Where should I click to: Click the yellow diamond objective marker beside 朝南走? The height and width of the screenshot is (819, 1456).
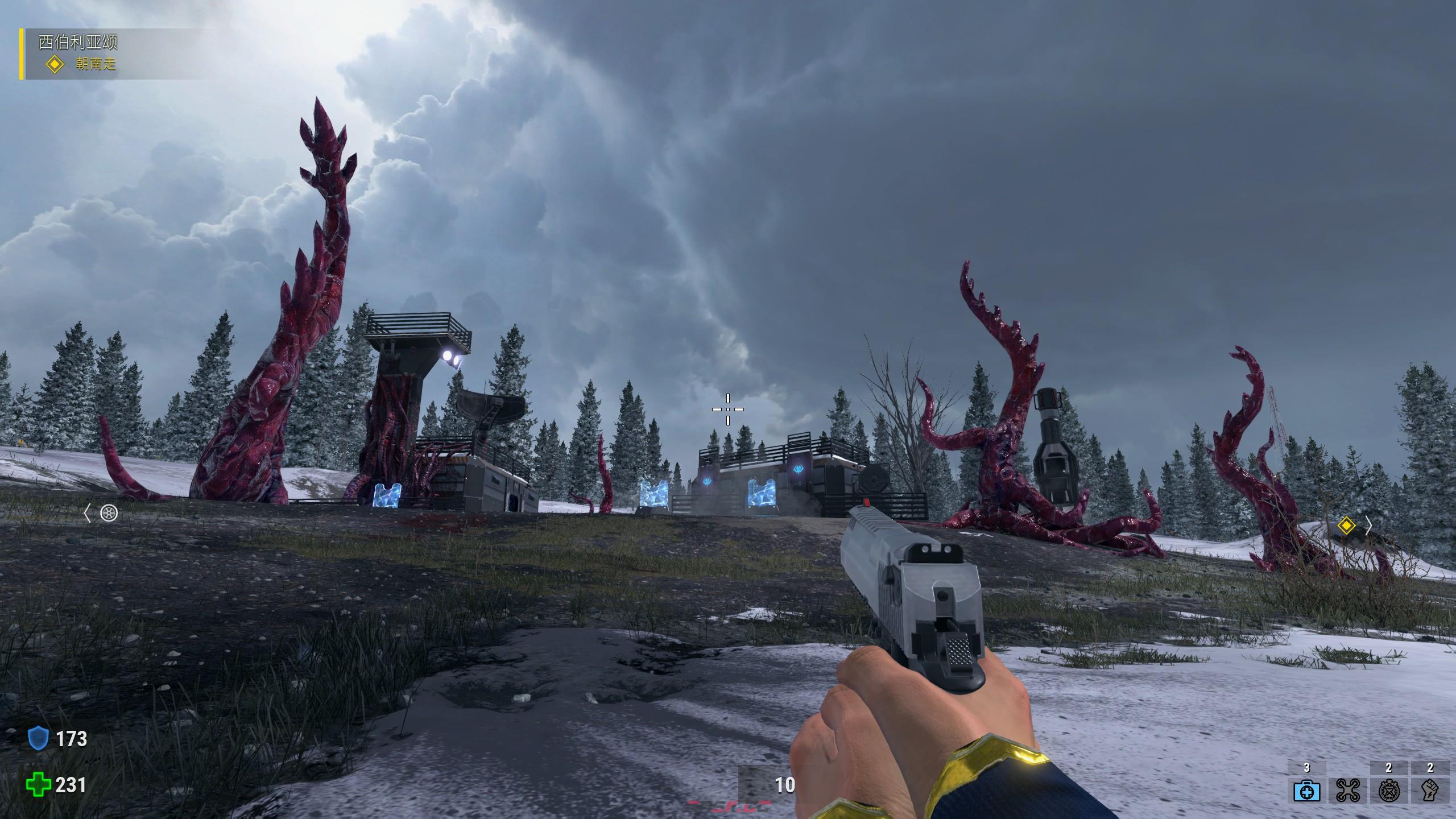pyautogui.click(x=55, y=64)
